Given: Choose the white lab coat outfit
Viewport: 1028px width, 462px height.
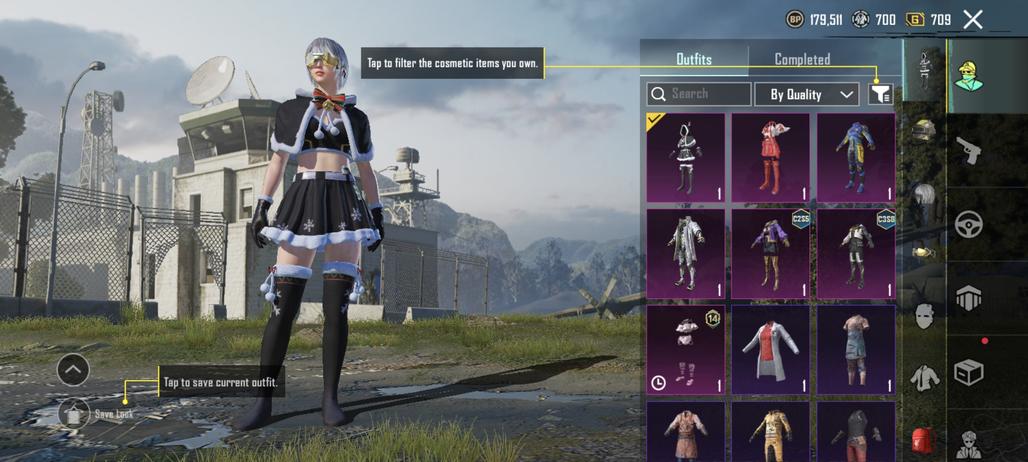Looking at the screenshot, I should coord(770,349).
